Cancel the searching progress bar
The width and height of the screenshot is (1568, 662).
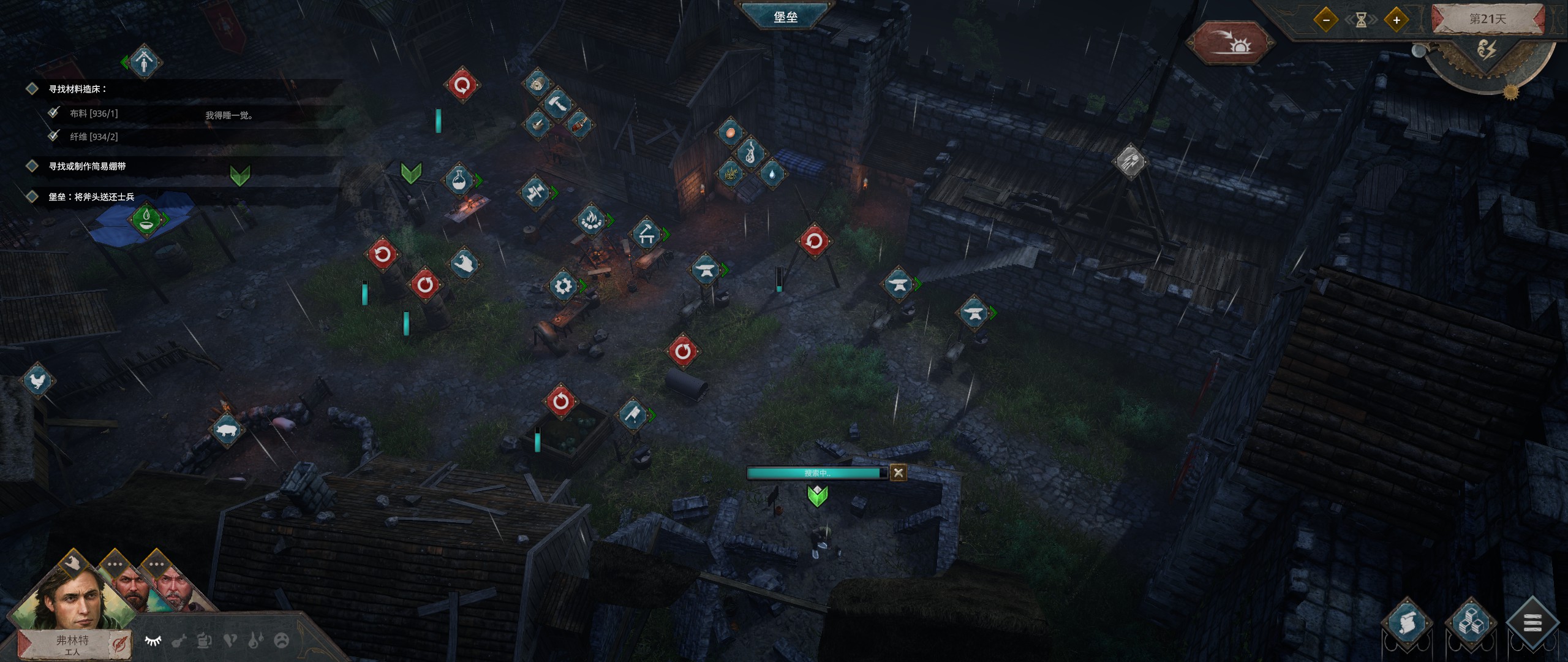click(x=898, y=473)
